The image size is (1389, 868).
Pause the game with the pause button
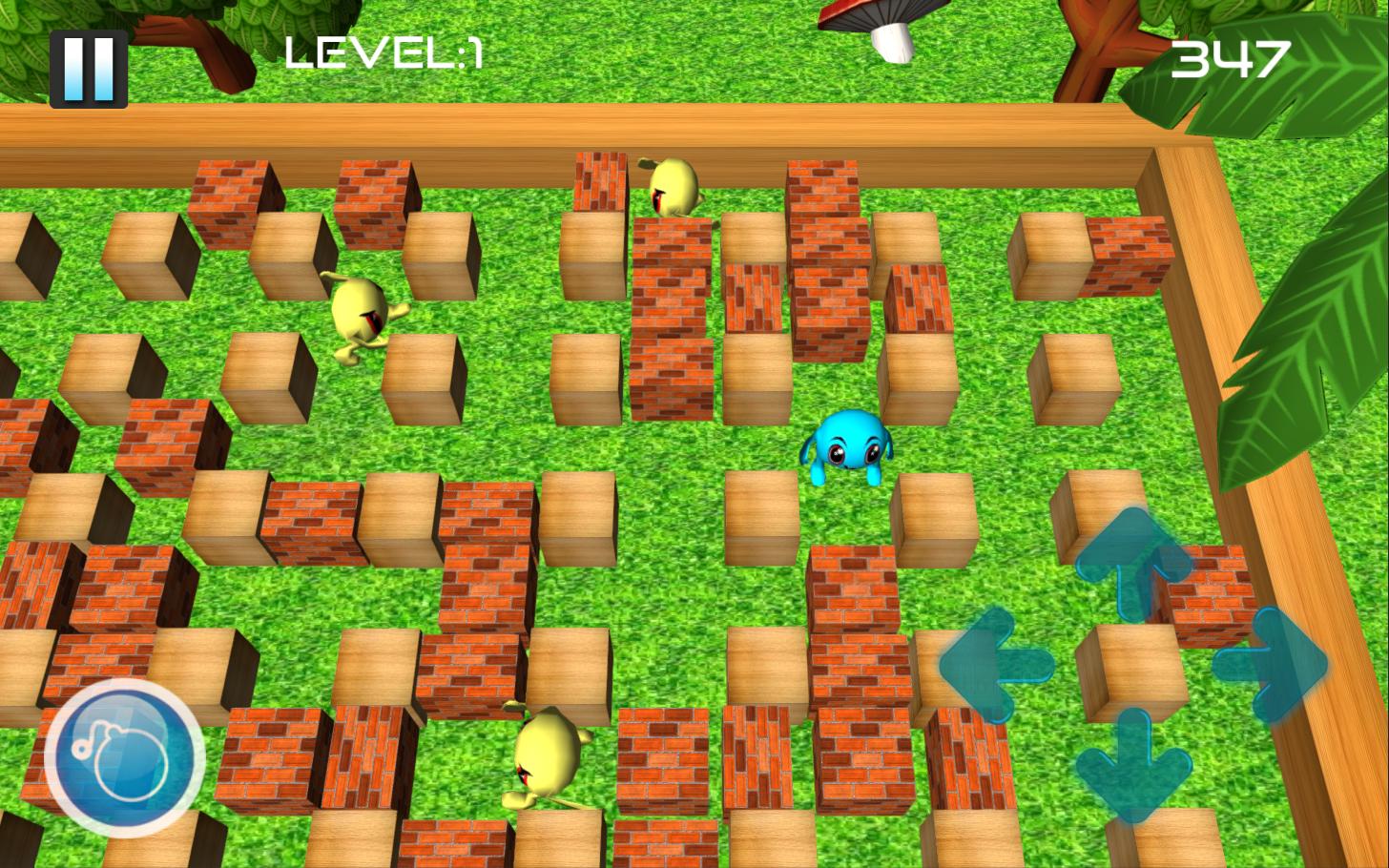pyautogui.click(x=89, y=69)
